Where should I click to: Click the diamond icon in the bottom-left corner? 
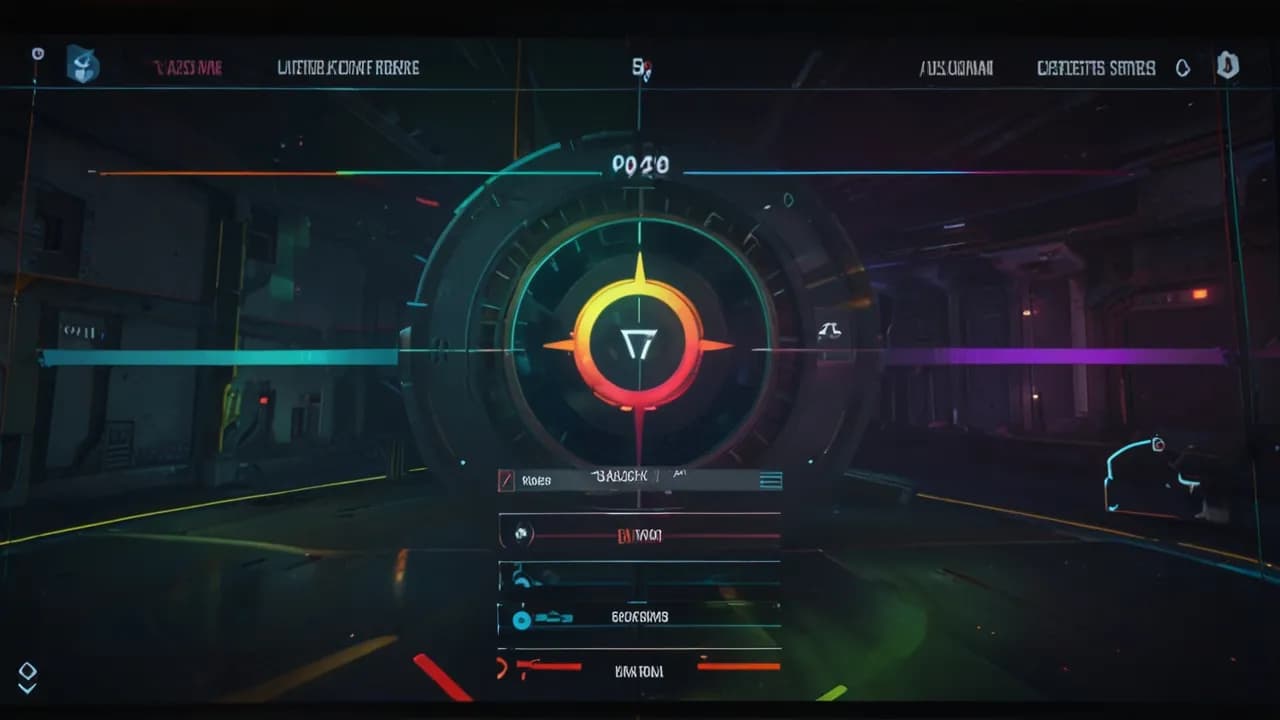click(x=27, y=670)
